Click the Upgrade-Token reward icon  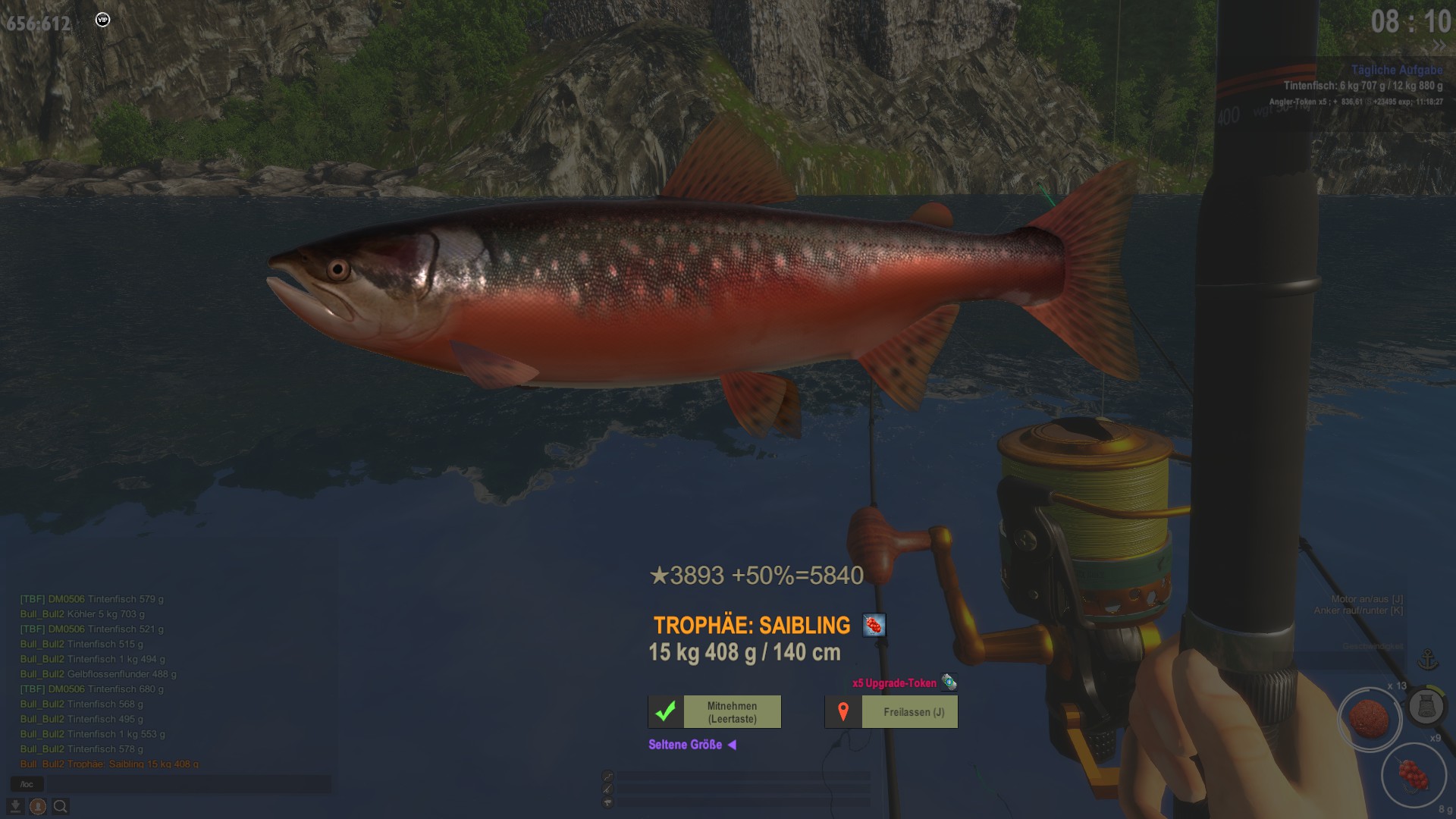click(x=949, y=682)
